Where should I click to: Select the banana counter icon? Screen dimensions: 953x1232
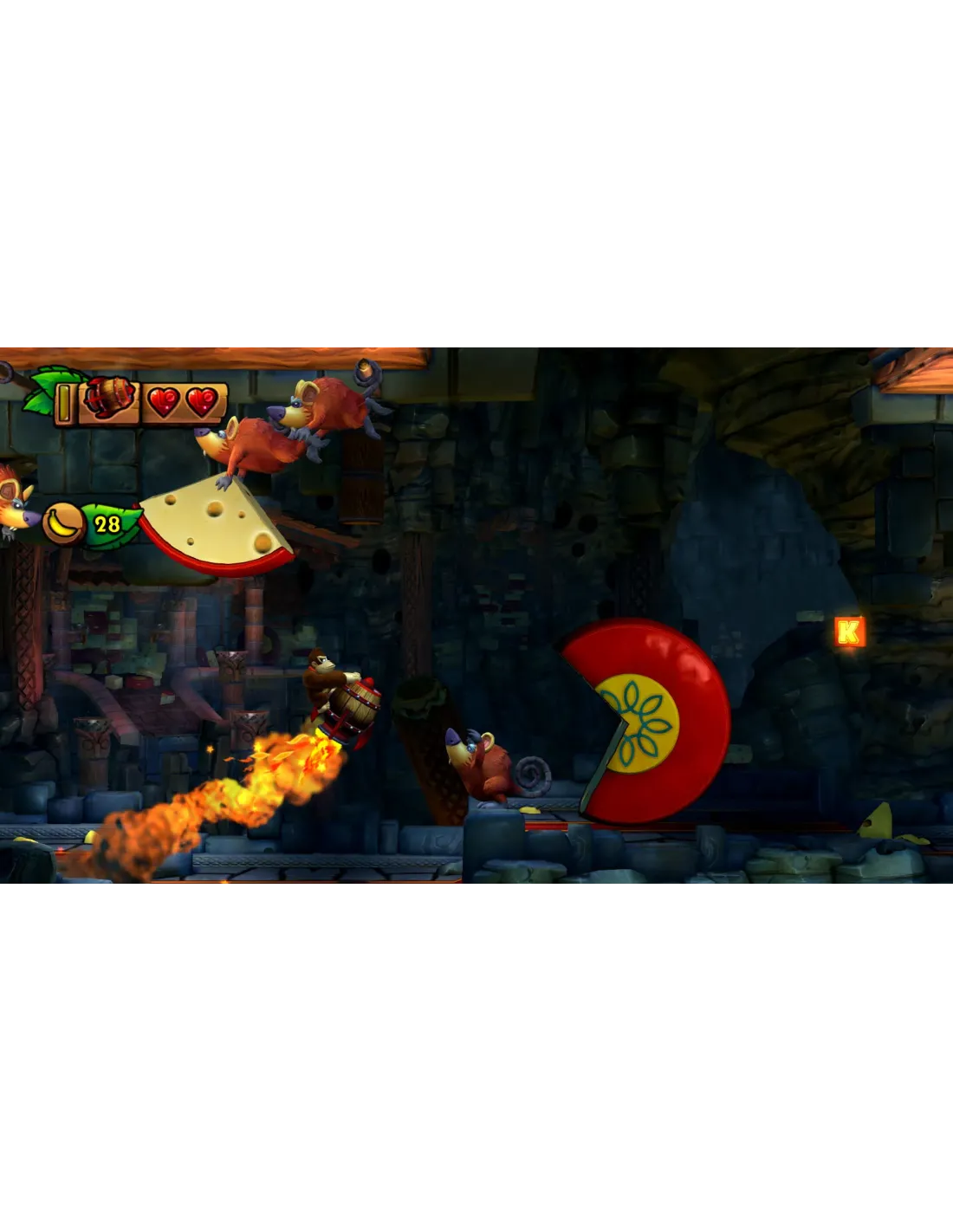tap(64, 522)
